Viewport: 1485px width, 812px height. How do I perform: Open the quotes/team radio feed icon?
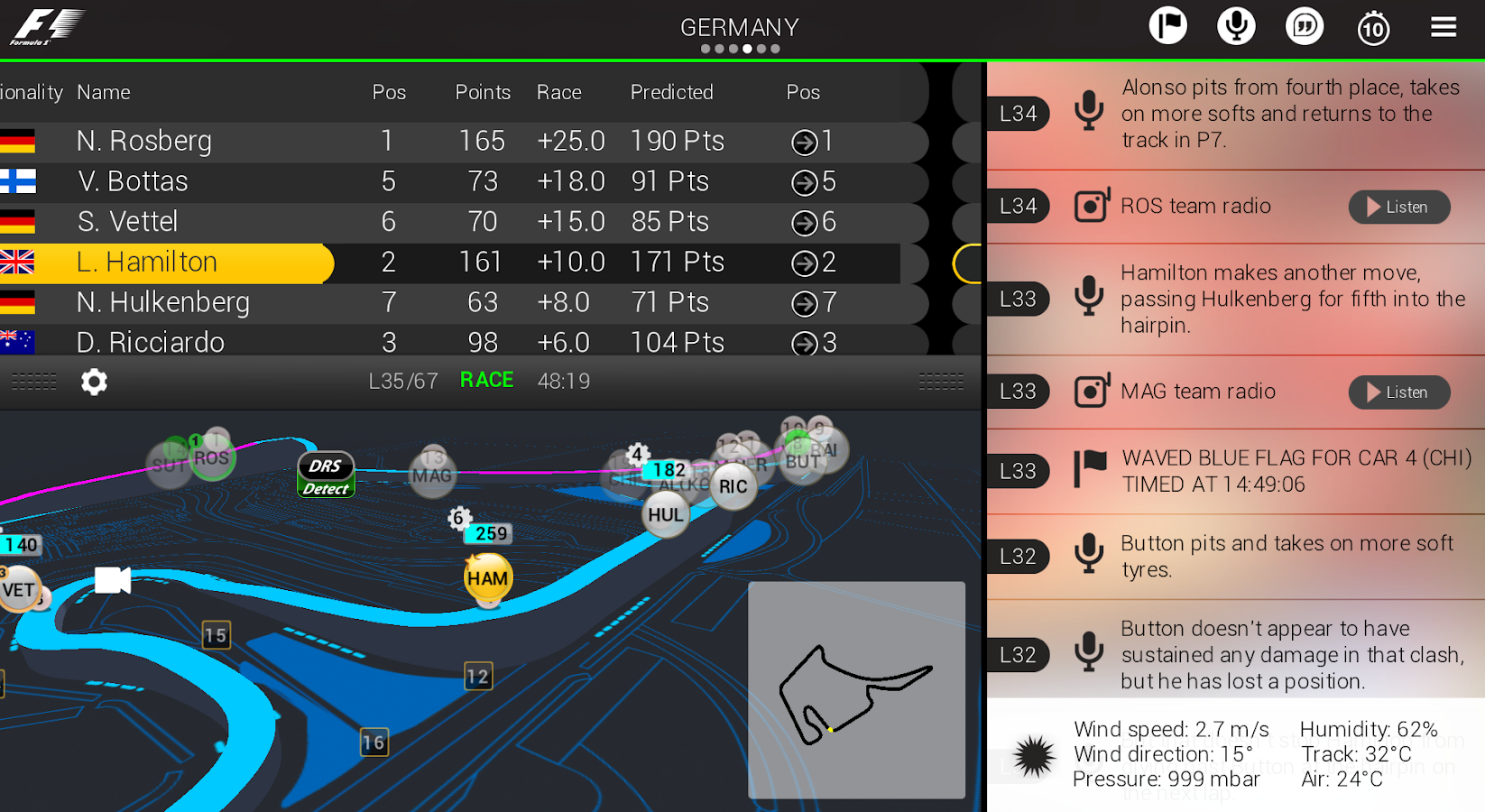[x=1305, y=26]
